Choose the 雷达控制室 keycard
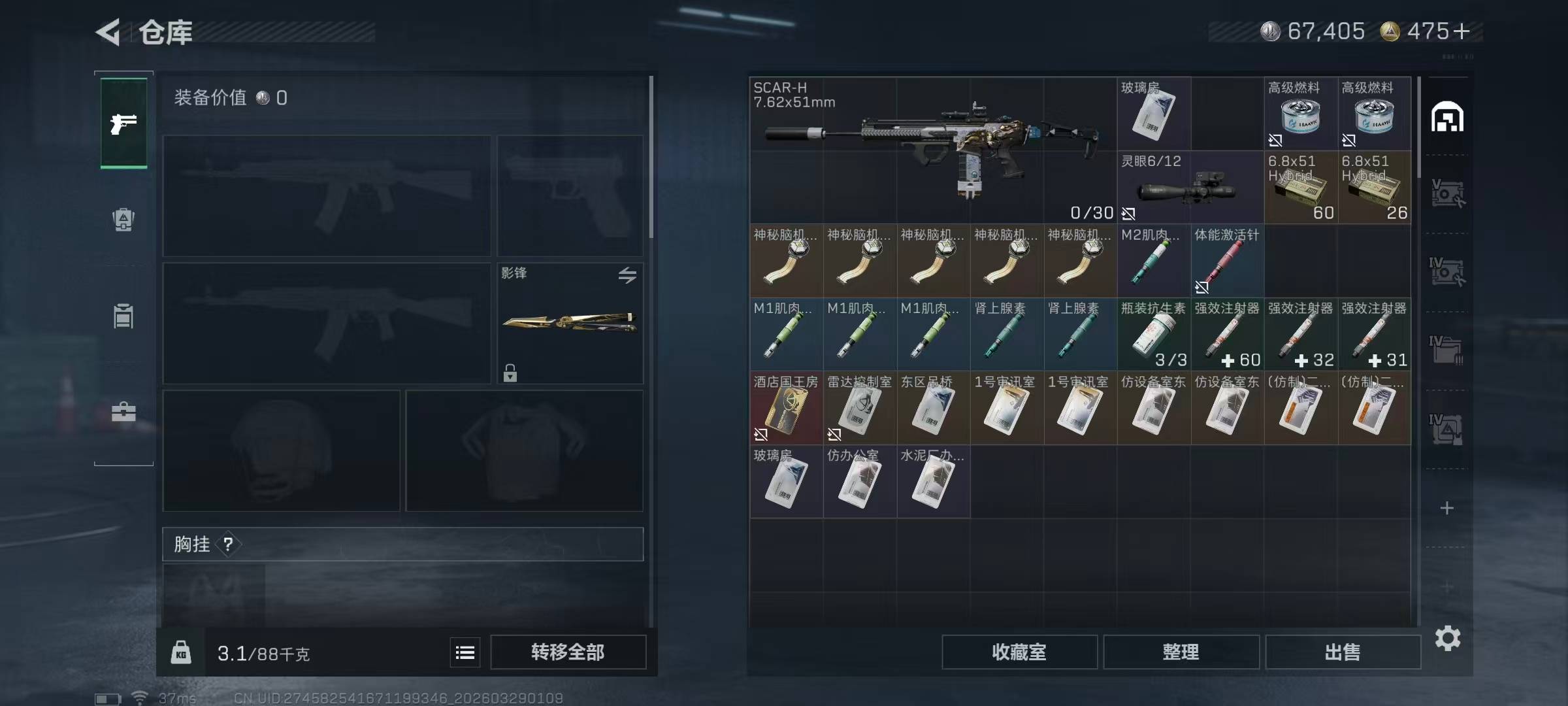1568x706 pixels. coord(859,409)
